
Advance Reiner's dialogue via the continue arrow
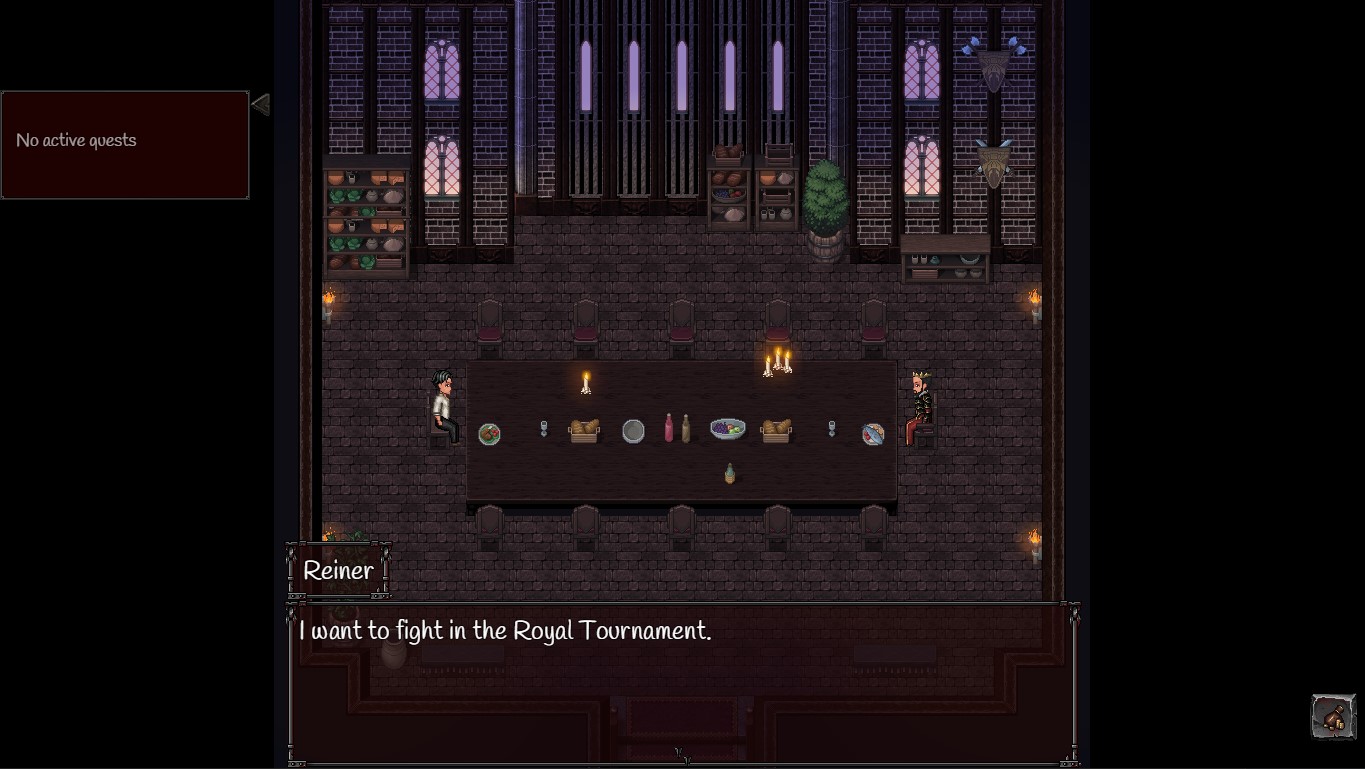pyautogui.click(x=683, y=756)
